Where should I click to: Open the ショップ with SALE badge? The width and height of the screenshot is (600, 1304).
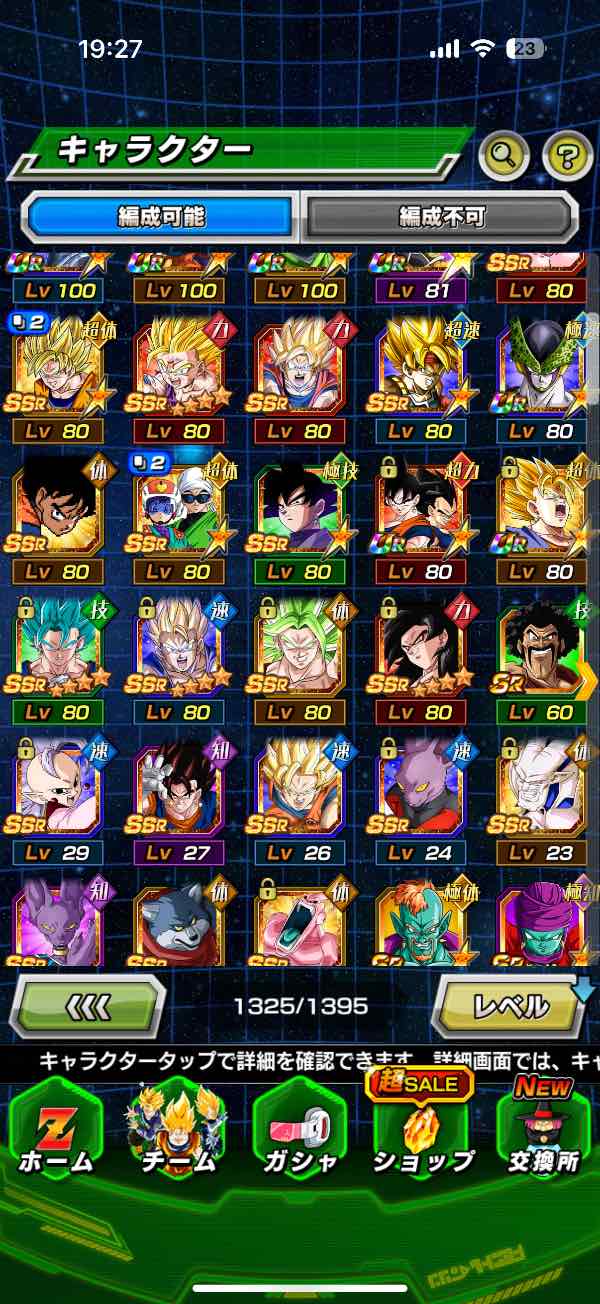click(421, 1130)
